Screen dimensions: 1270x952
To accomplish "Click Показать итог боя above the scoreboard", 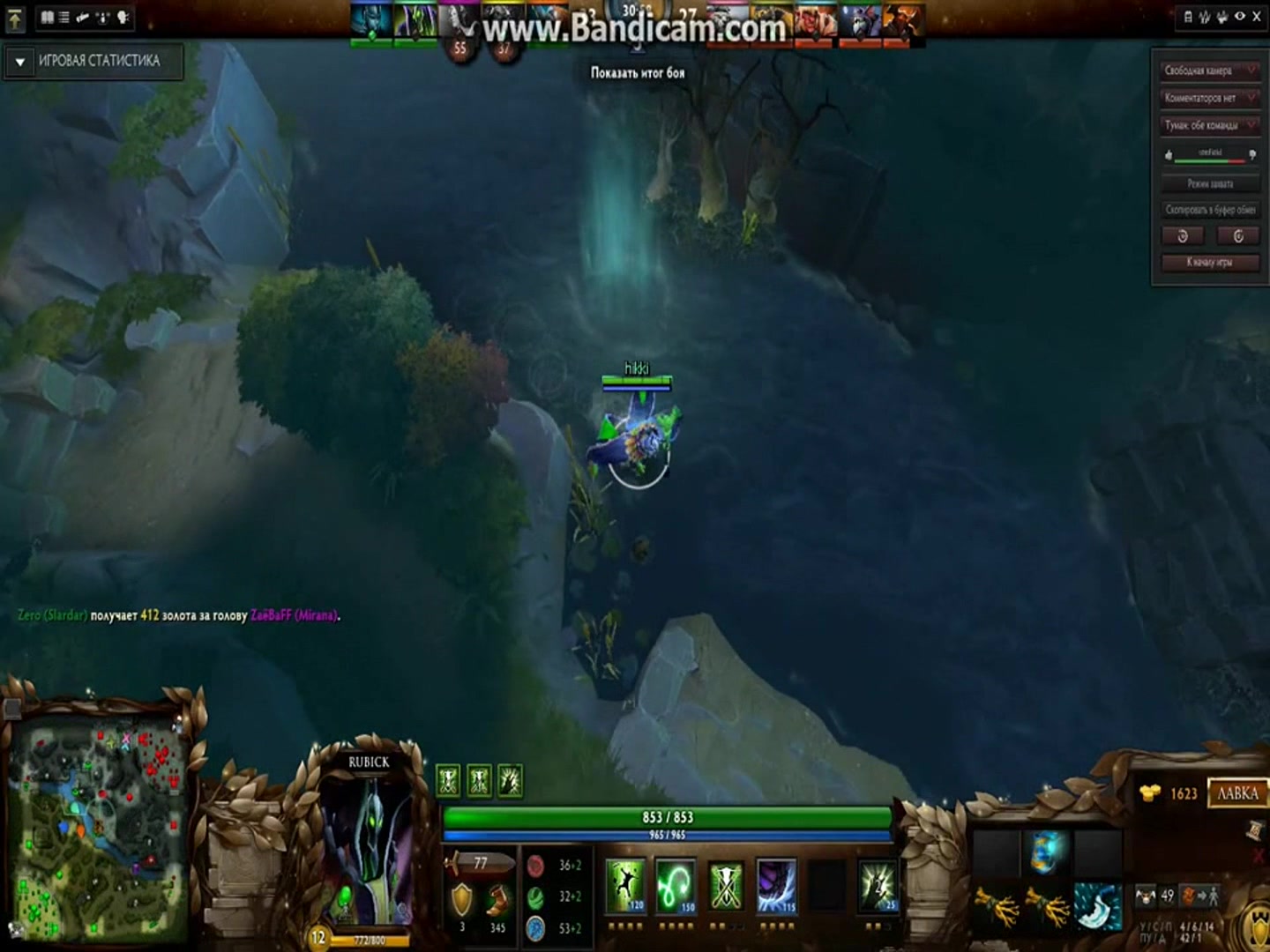I will point(637,73).
